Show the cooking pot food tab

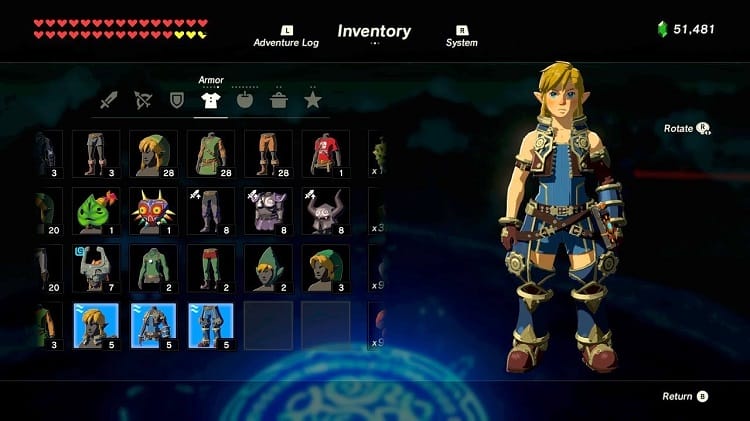coord(278,100)
